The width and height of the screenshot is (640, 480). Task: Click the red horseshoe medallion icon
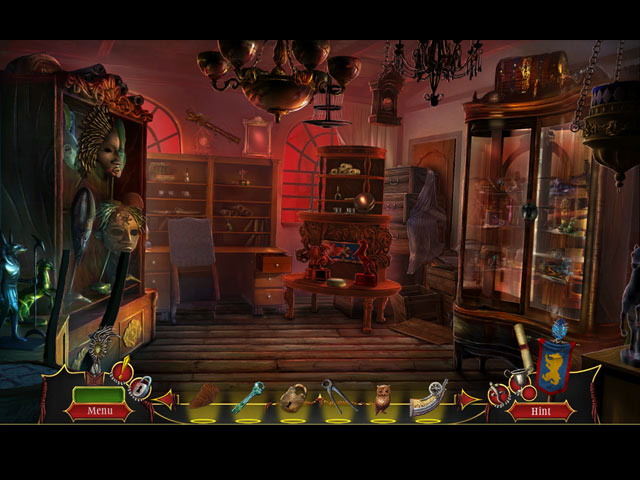pyautogui.click(x=500, y=394)
